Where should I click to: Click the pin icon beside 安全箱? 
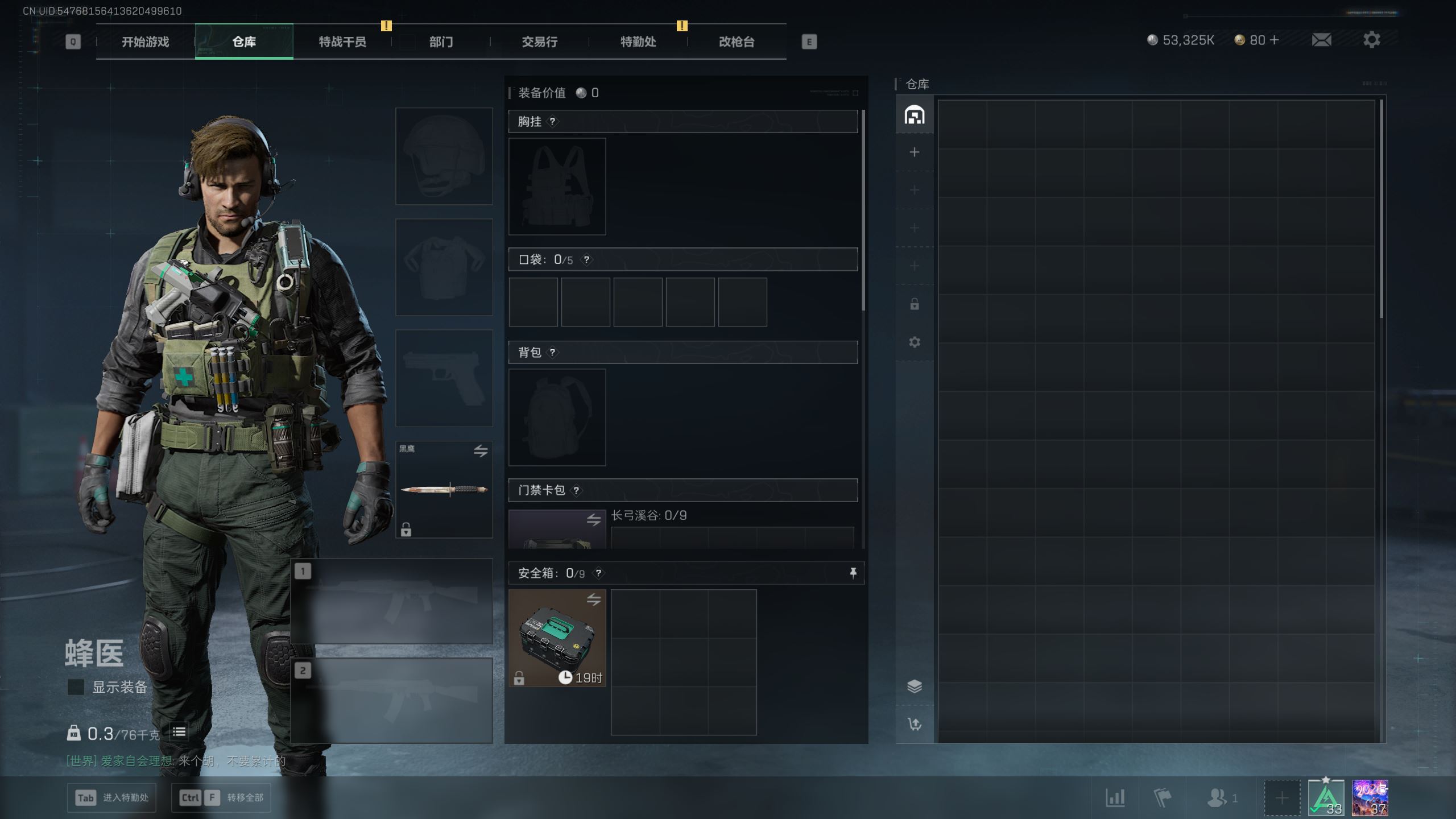click(853, 573)
